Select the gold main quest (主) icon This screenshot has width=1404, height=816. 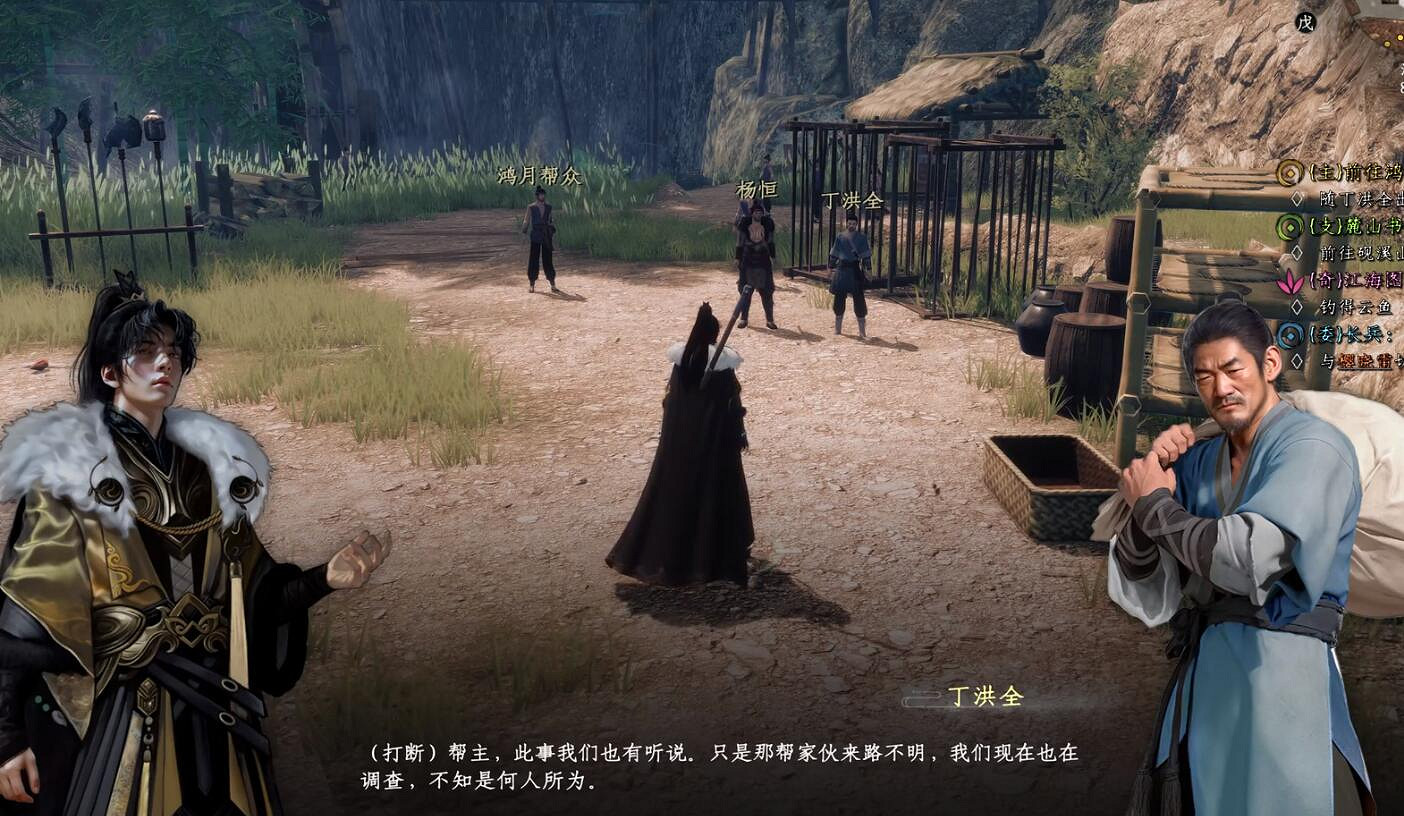(x=1289, y=172)
